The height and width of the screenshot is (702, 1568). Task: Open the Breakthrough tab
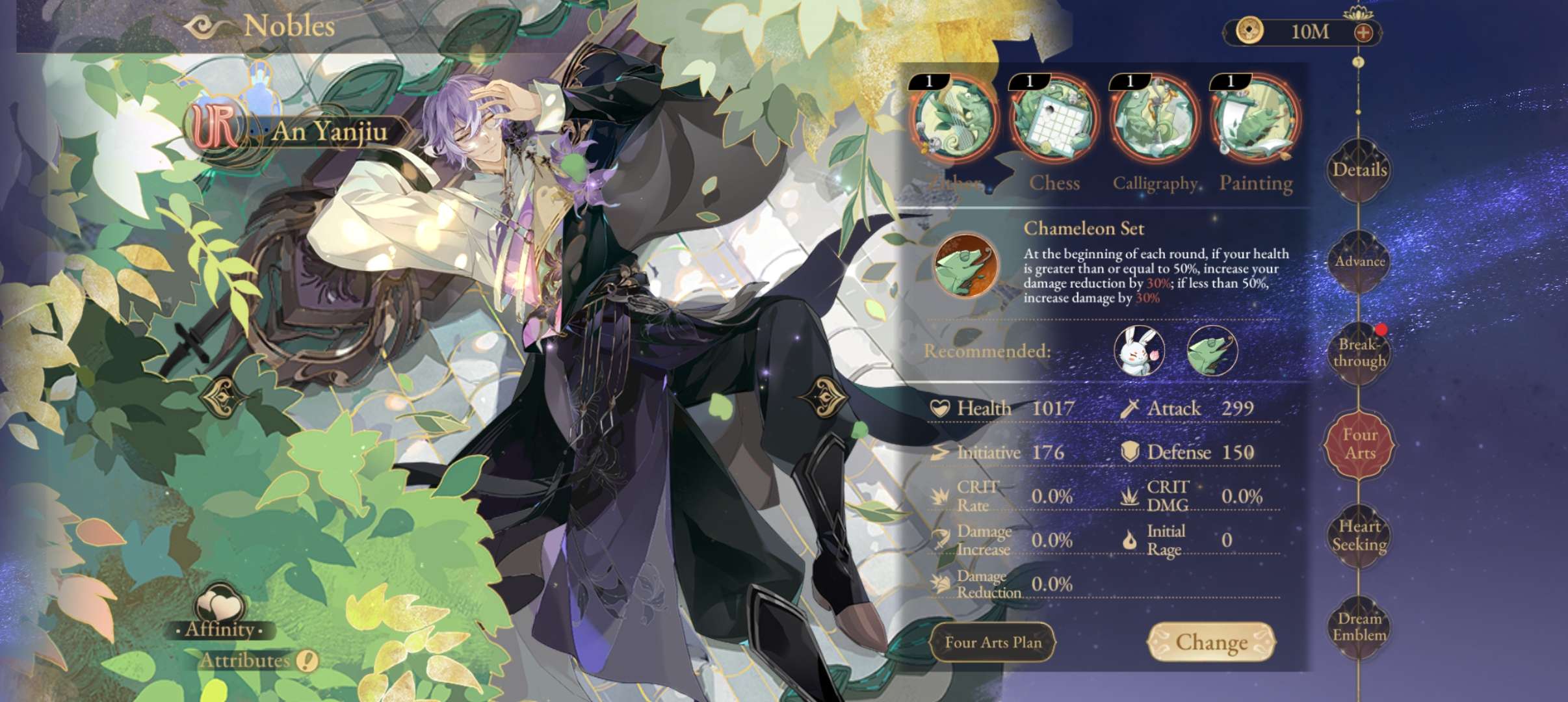click(1359, 353)
